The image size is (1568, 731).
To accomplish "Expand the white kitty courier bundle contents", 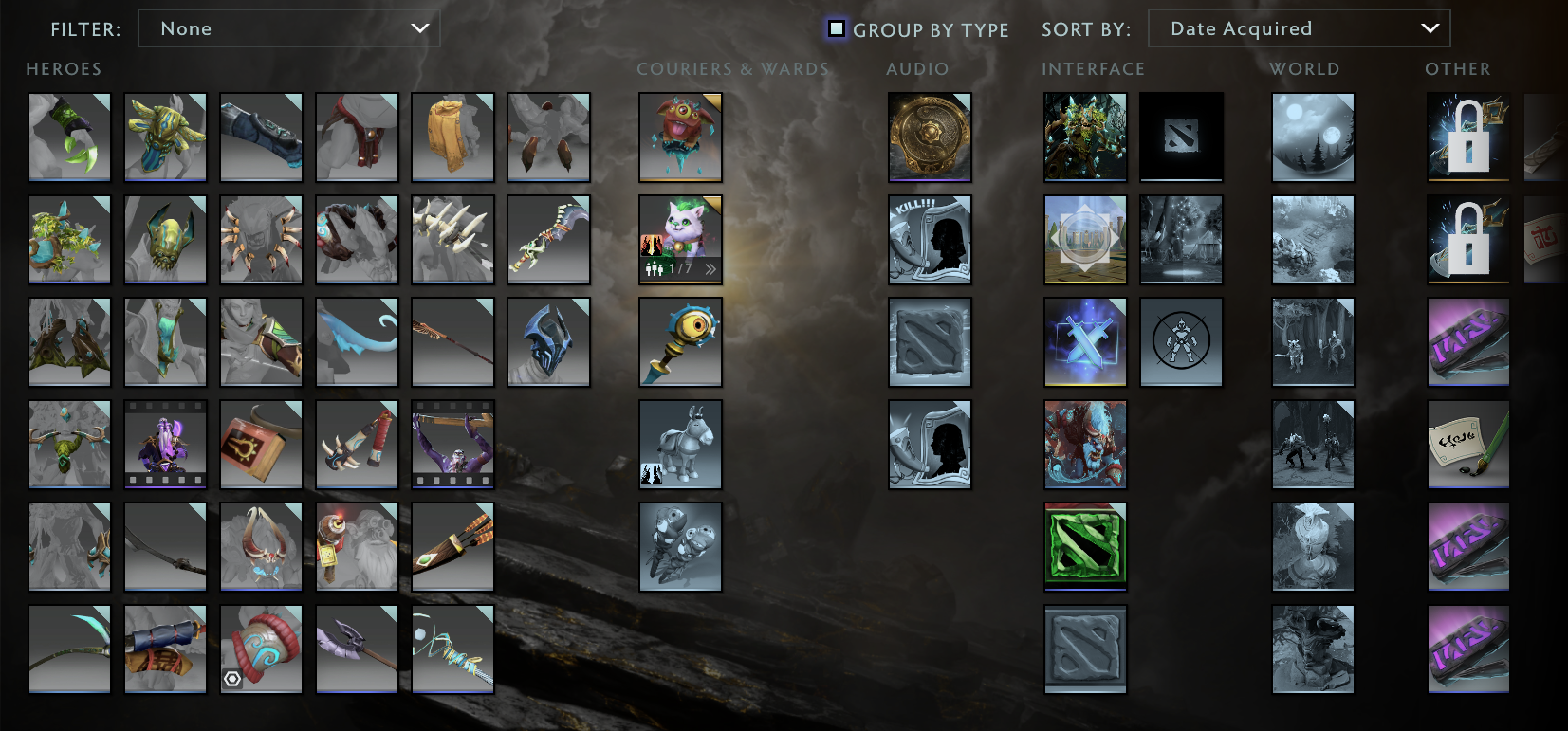I will (x=709, y=268).
